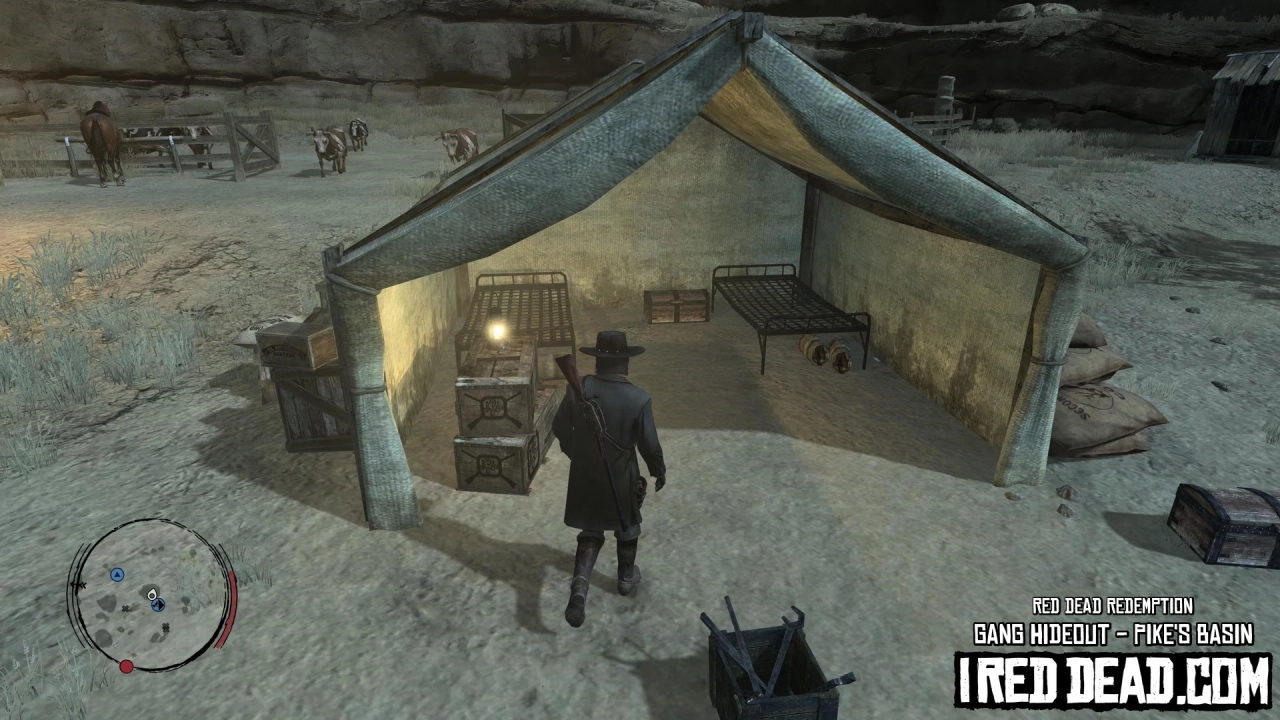Click the black X ammo marker on the minimap

click(x=125, y=609)
